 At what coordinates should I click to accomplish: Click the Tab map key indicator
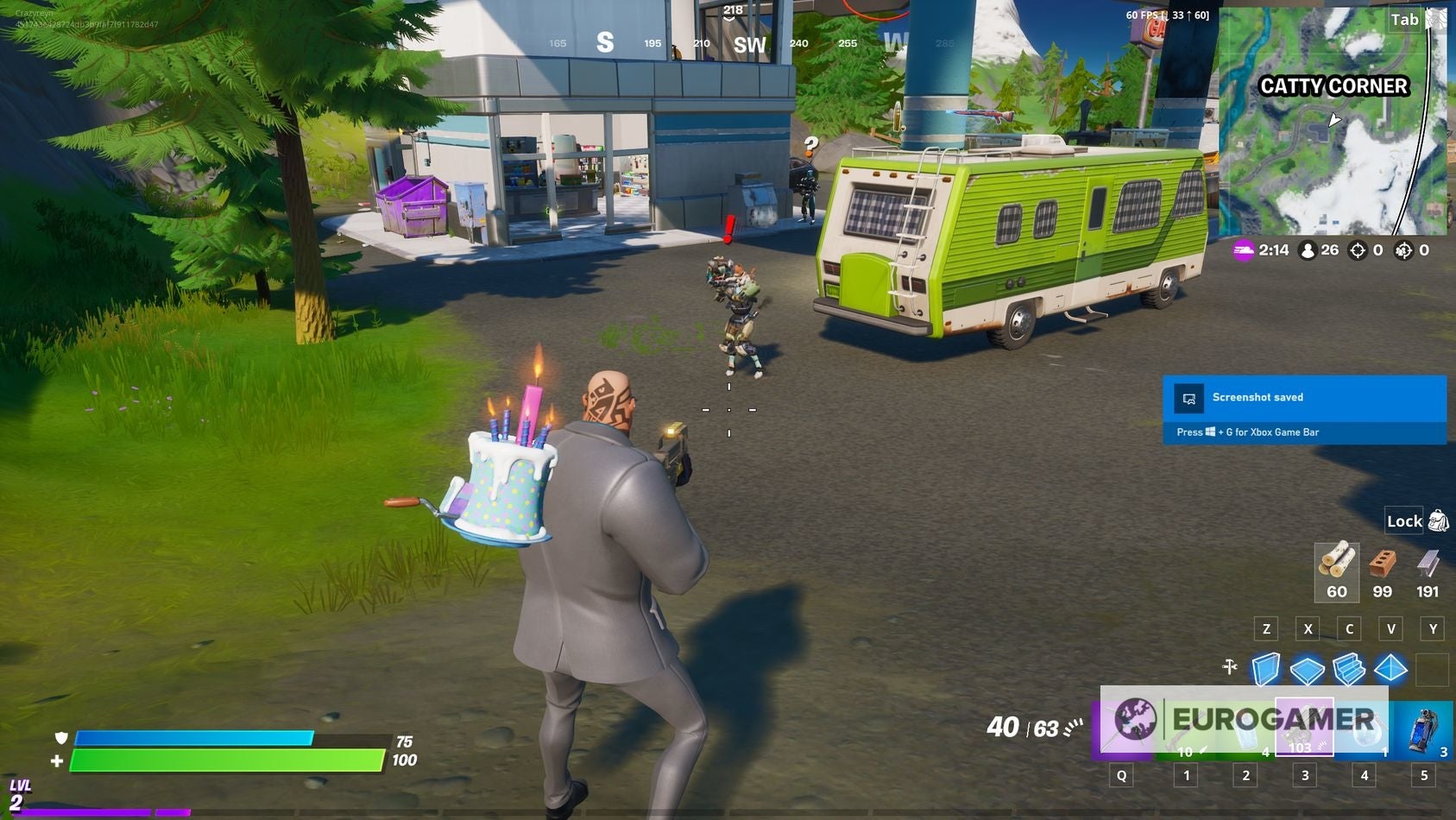[1405, 19]
